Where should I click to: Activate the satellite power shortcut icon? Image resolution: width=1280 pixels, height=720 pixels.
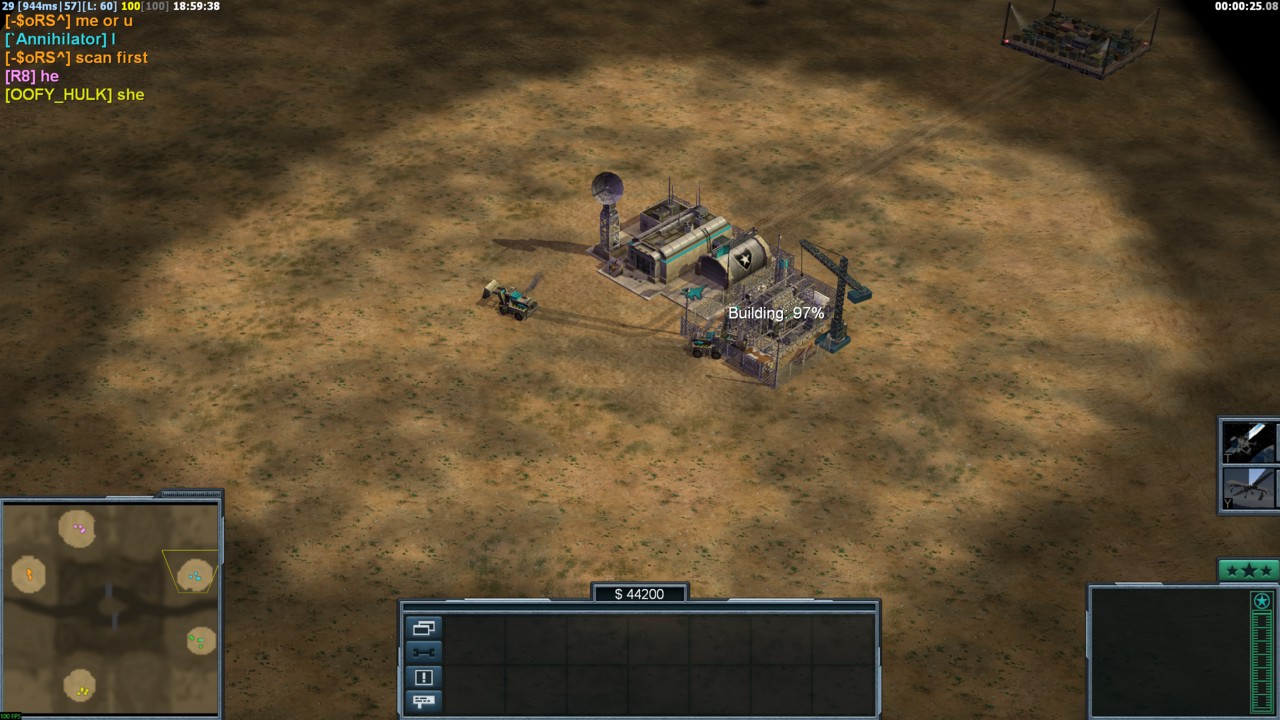(x=1248, y=441)
